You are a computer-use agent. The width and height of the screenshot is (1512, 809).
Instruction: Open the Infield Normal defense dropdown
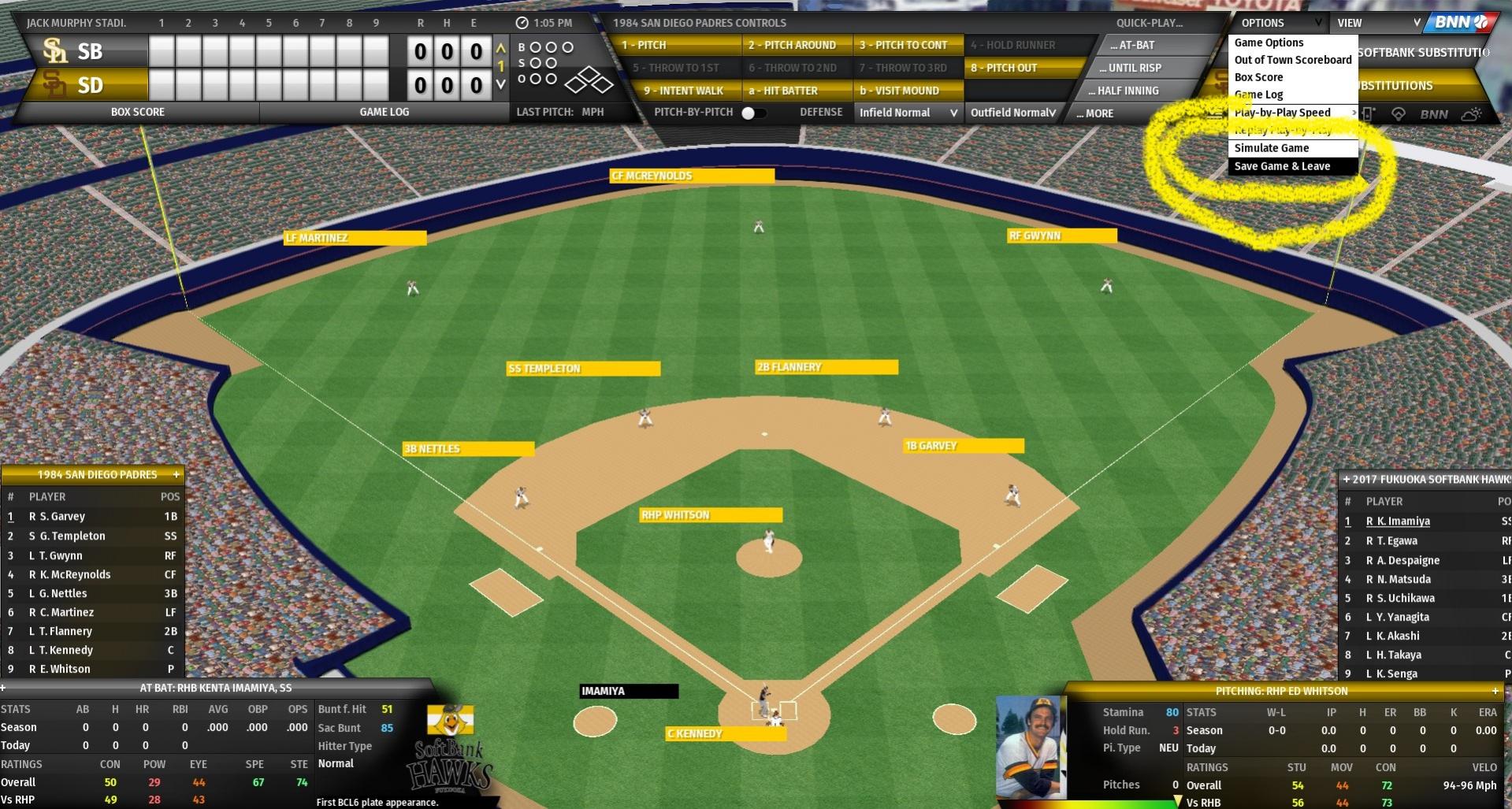click(x=908, y=113)
